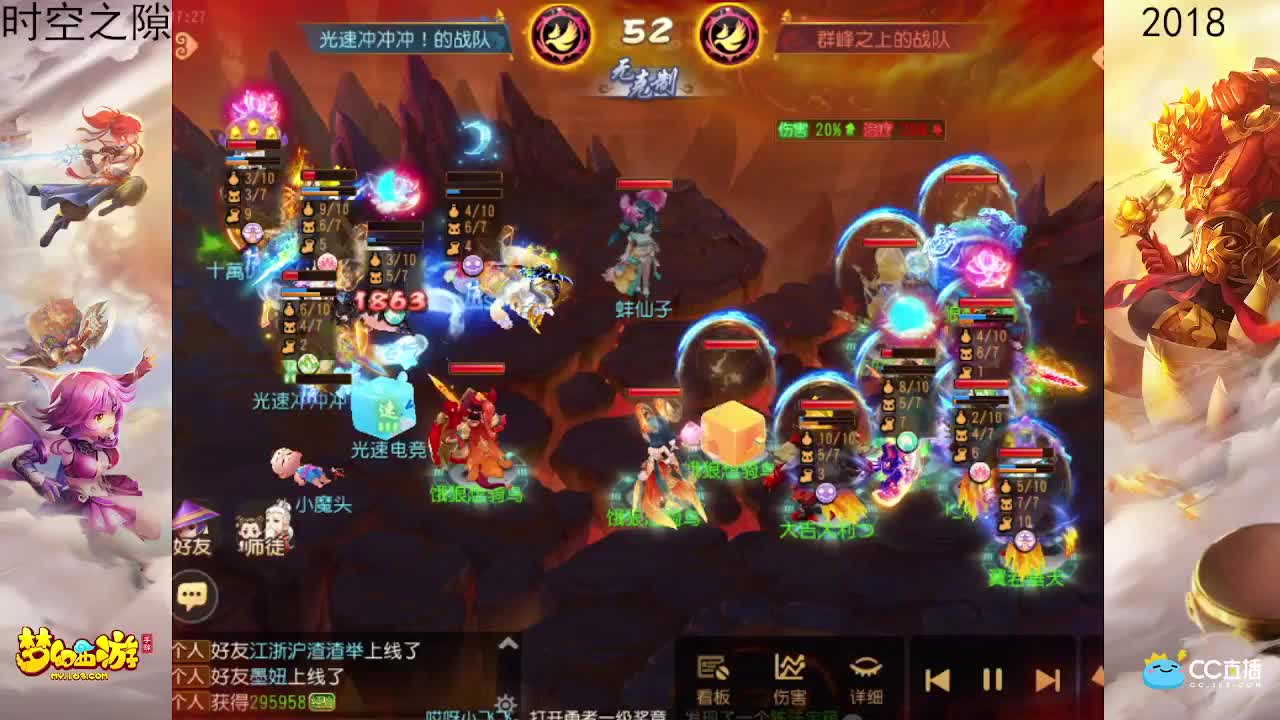Open the chat message bubble icon
The image size is (1280, 720).
[192, 595]
